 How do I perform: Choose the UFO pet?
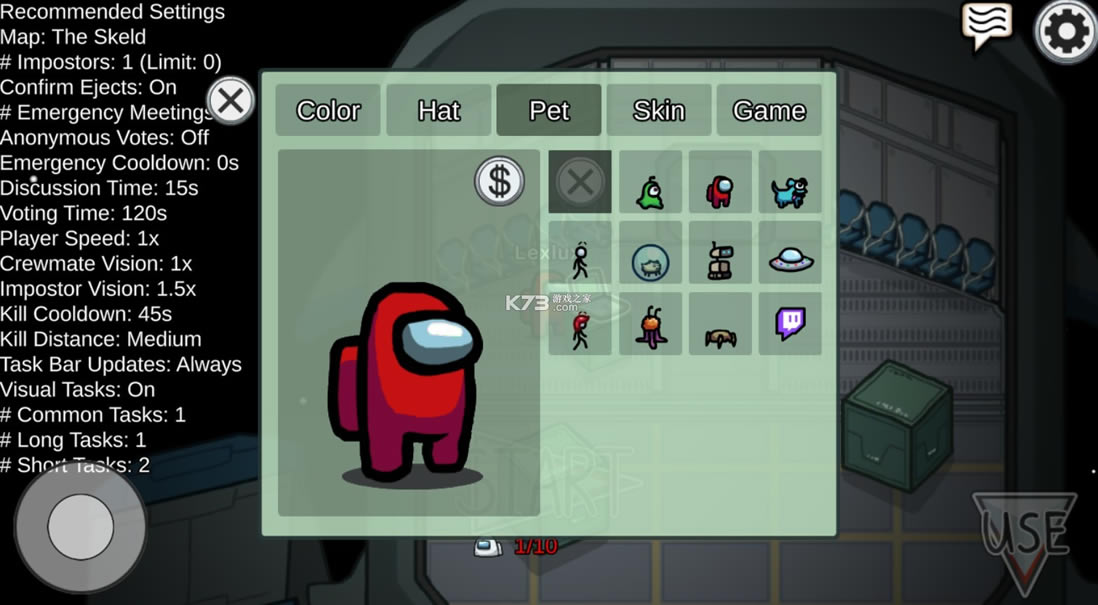(x=790, y=260)
